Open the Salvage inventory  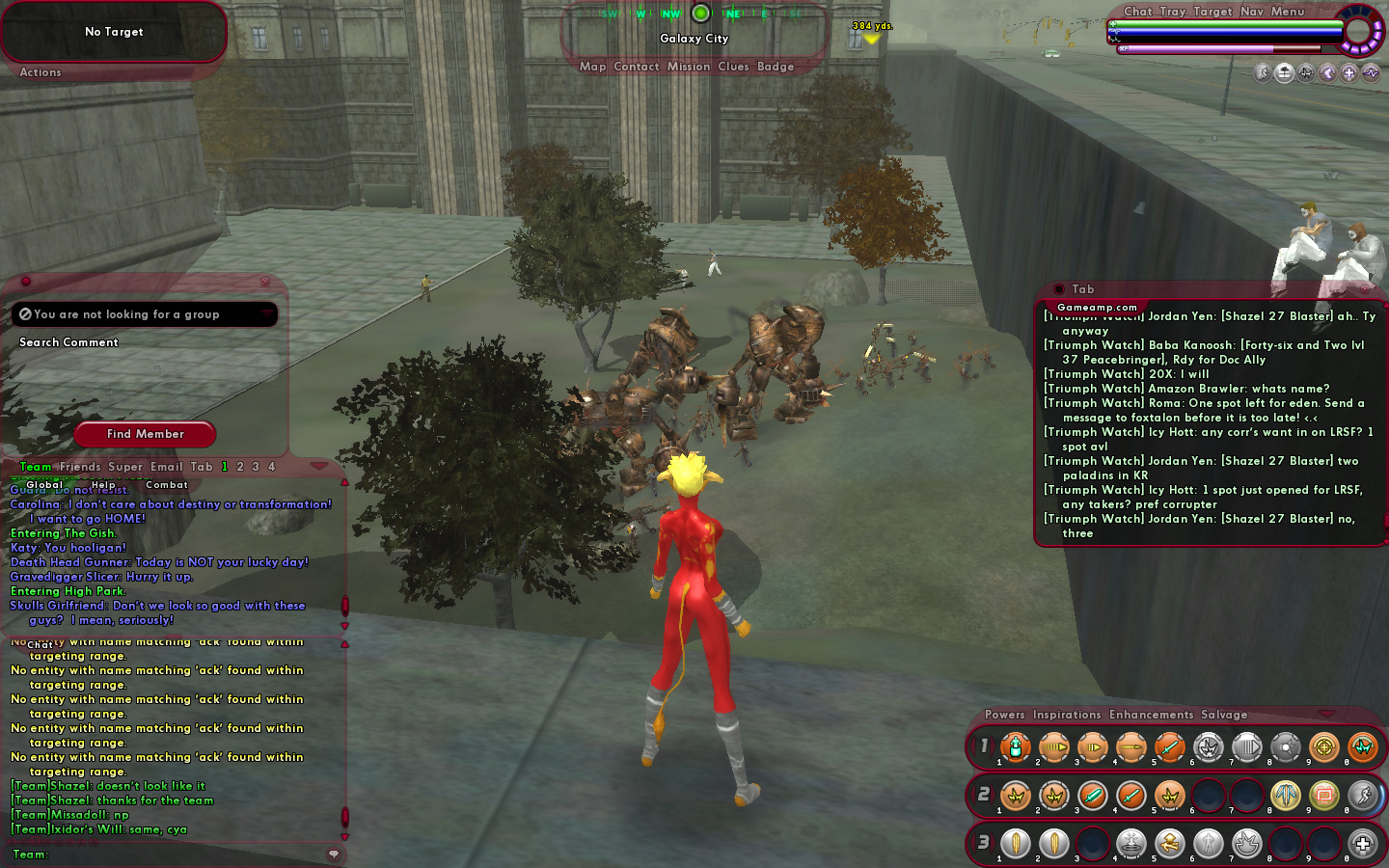[1223, 715]
